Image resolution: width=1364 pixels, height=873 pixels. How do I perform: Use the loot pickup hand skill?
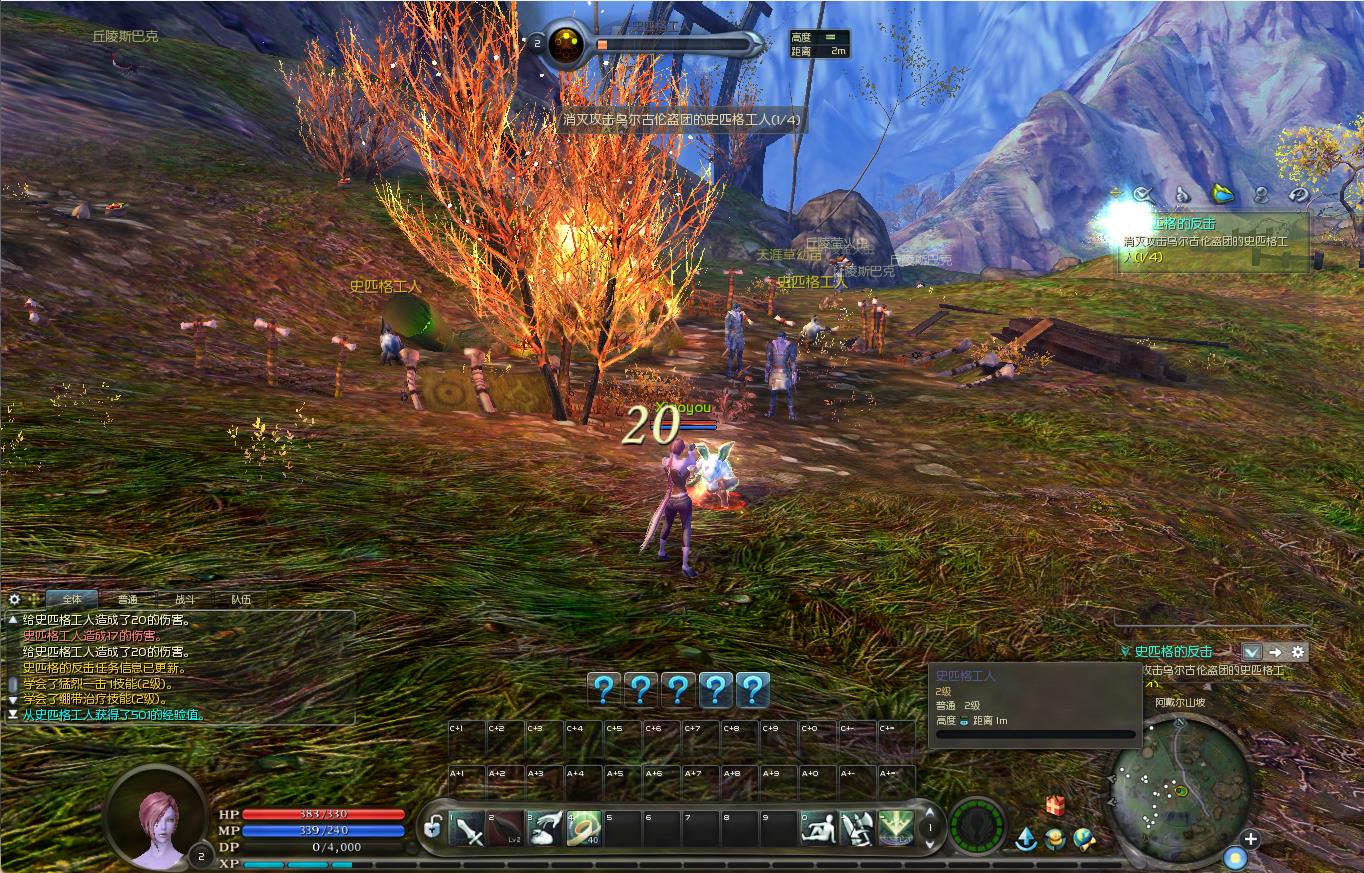pos(545,828)
